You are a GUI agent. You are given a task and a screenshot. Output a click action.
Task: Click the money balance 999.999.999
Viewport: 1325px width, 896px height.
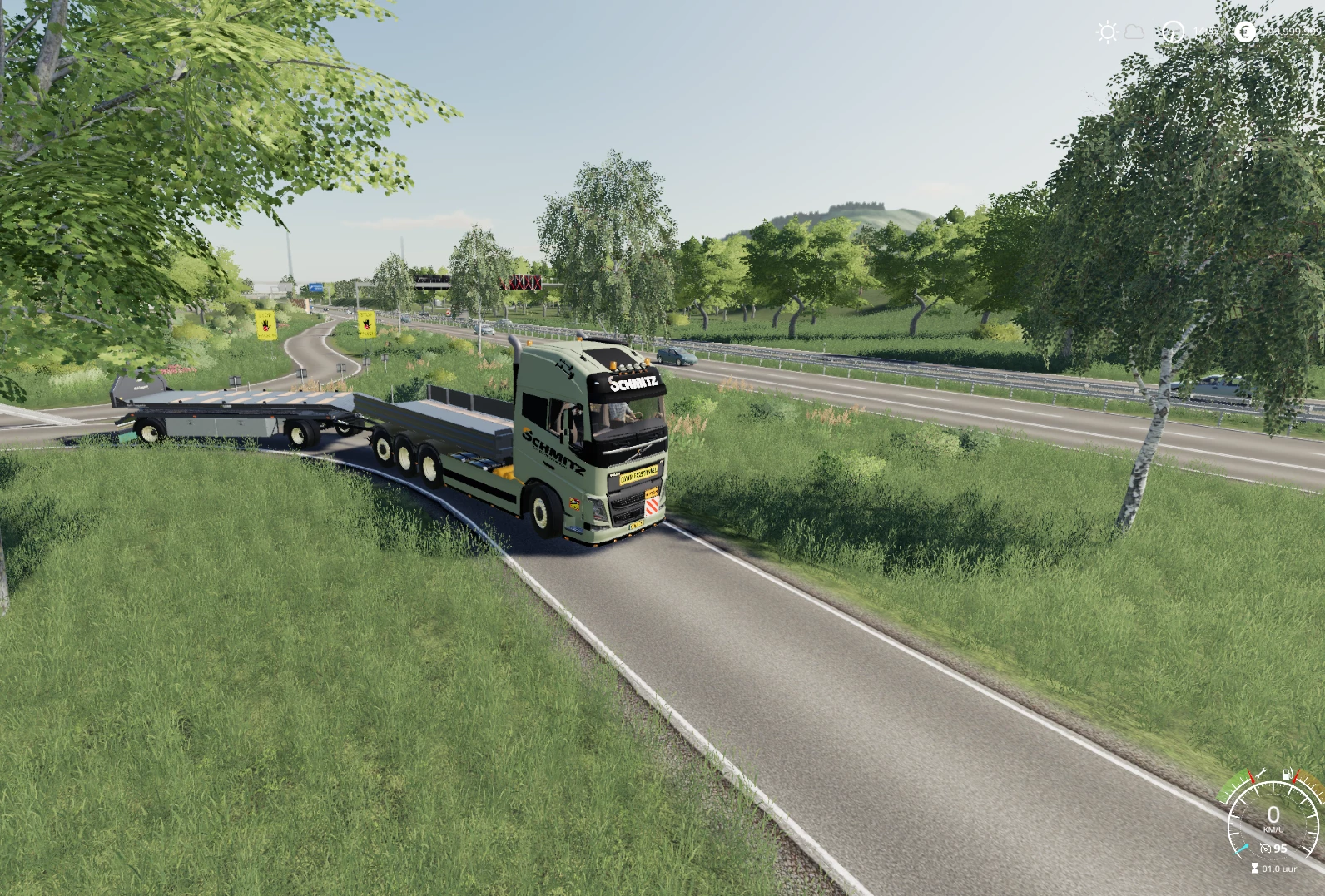1289,31
